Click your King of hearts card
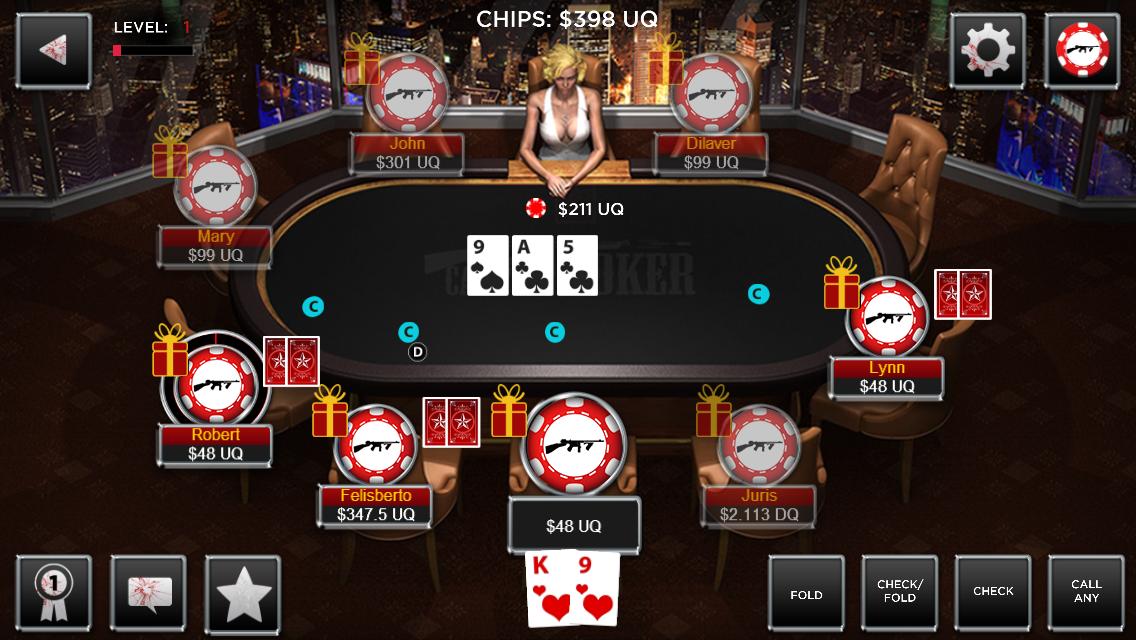The image size is (1136, 640). tap(550, 587)
